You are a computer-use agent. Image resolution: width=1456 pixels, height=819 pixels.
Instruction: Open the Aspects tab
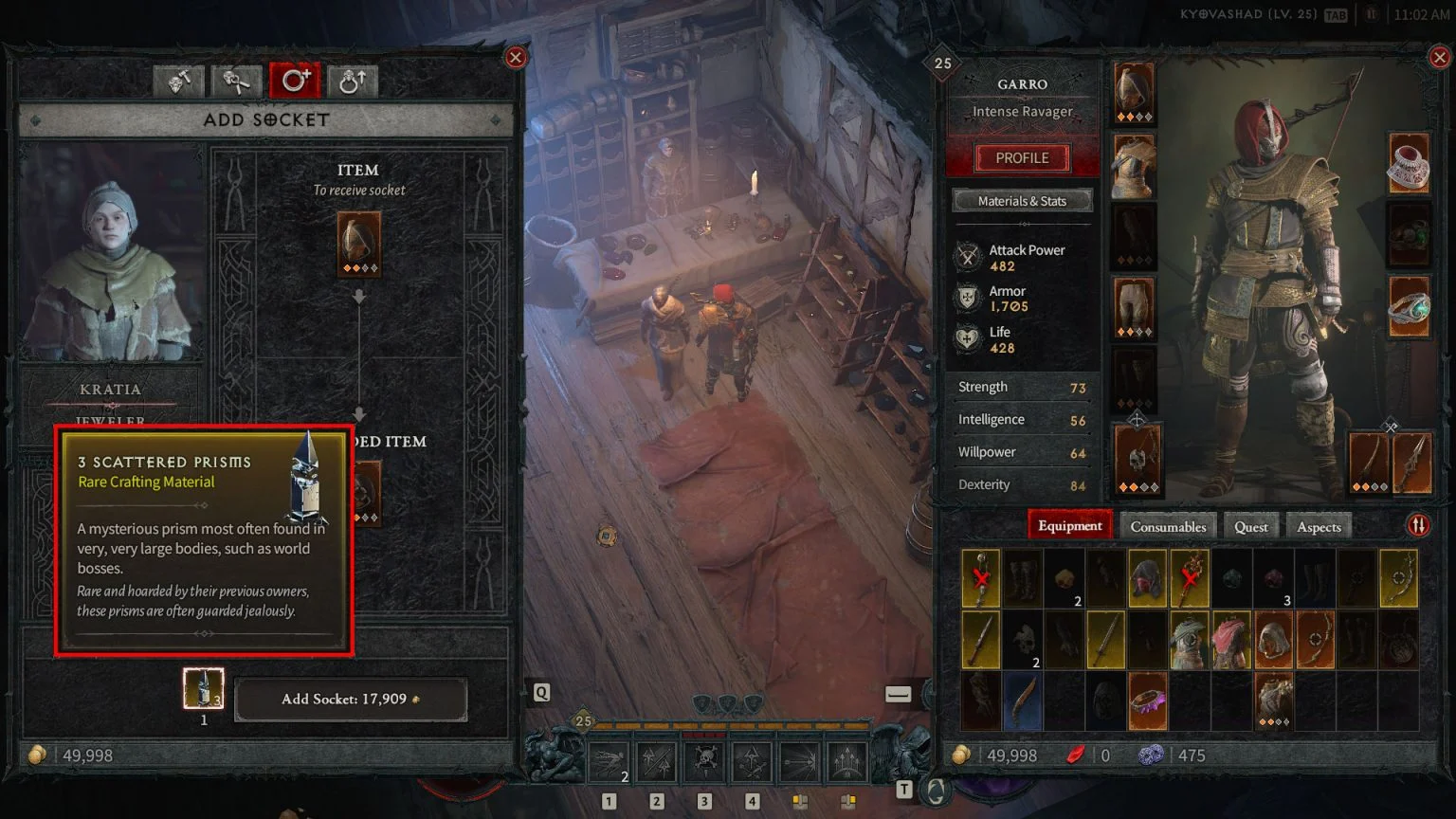tap(1319, 525)
